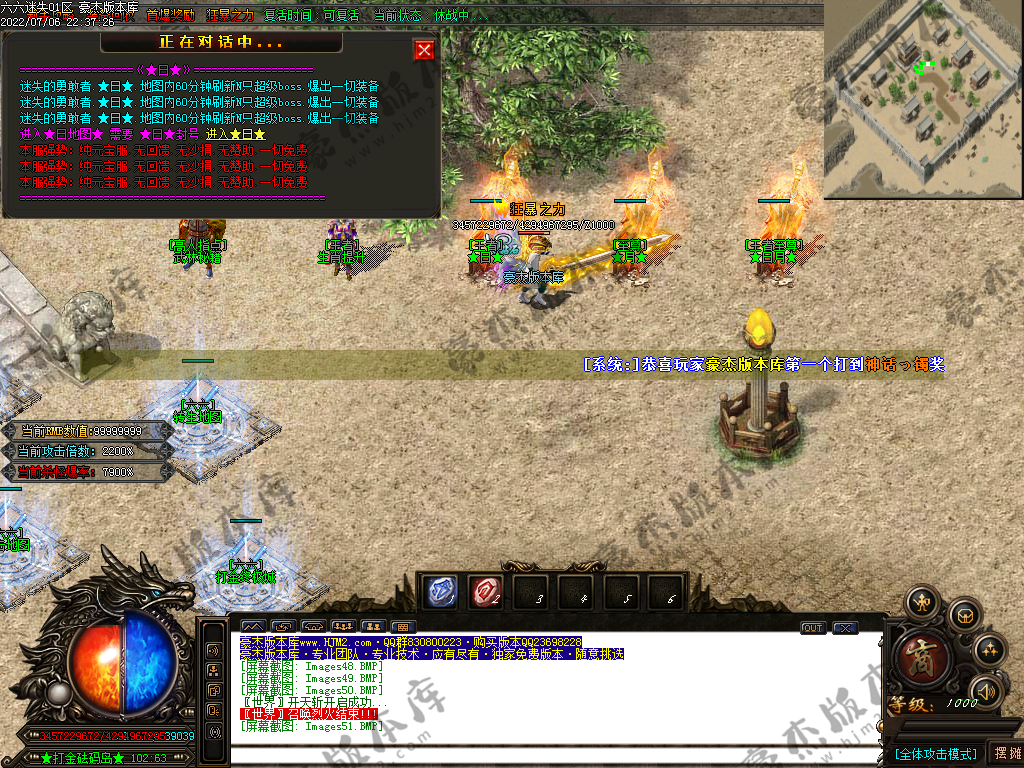Image resolution: width=1024 pixels, height=768 pixels.
Task: Toggle the top chat side button with sound waves
Action: coord(214,650)
